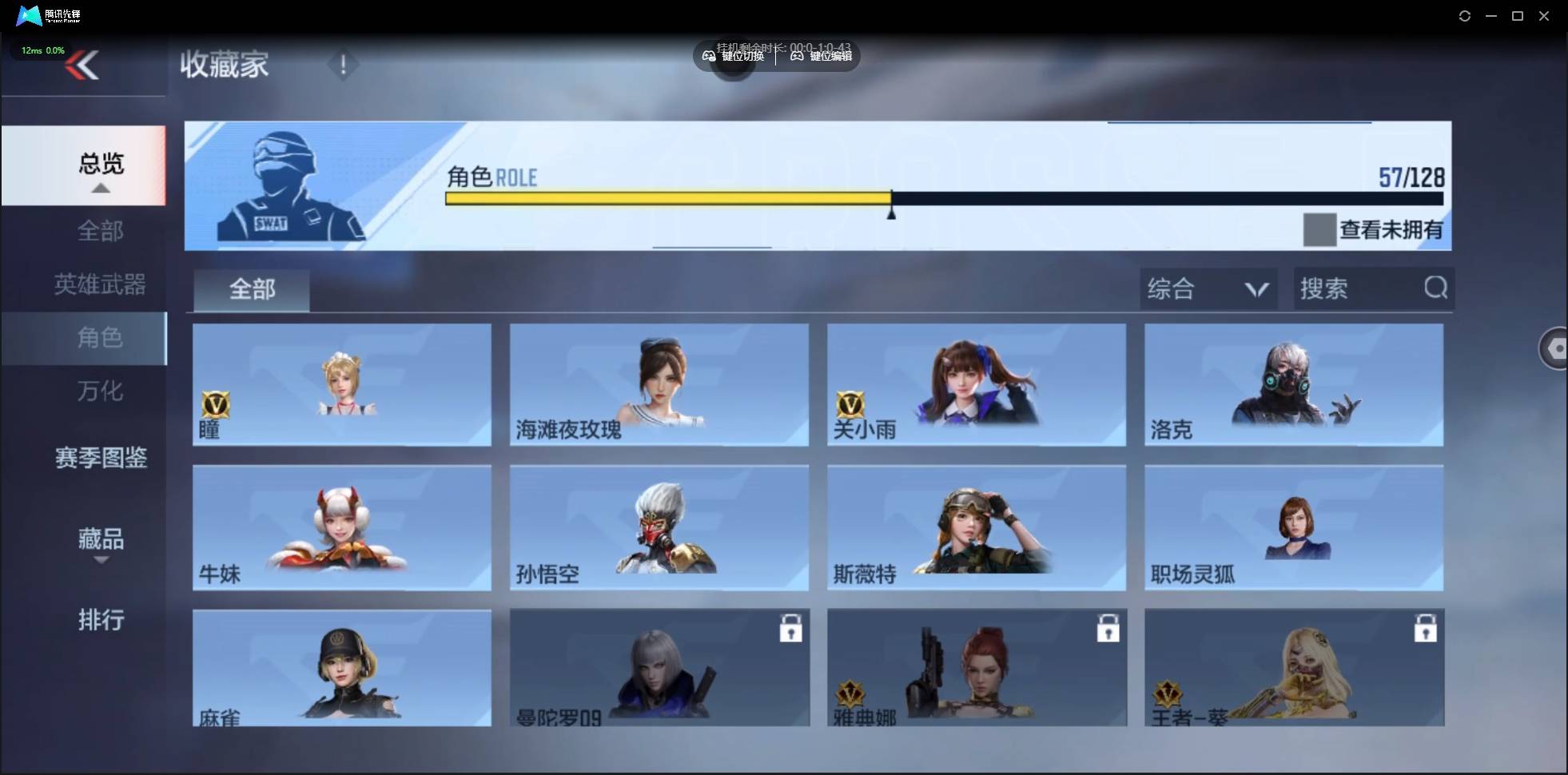Click the back arrow to leave 收藏家
The height and width of the screenshot is (775, 1568).
tap(83, 66)
